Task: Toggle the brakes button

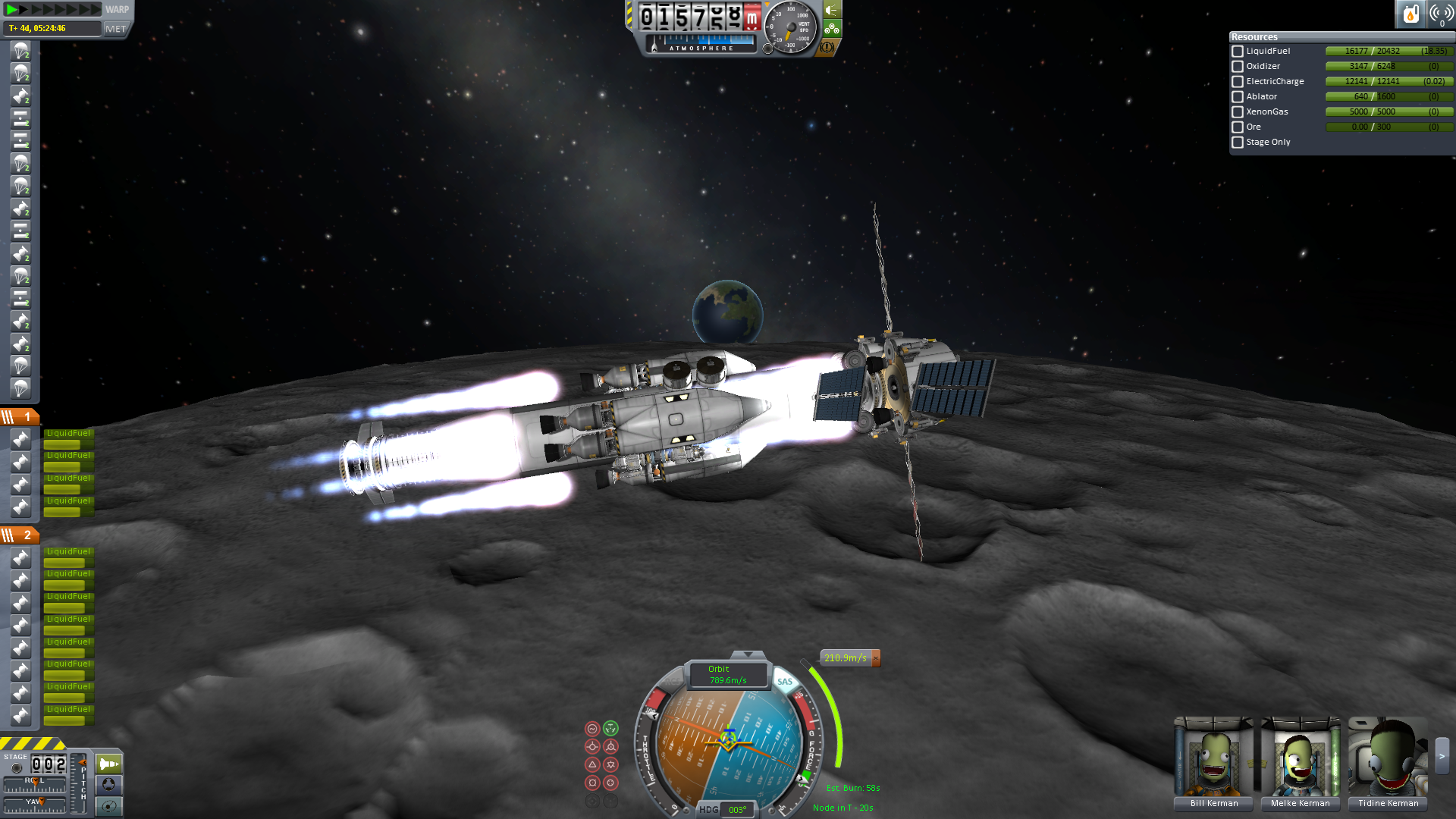Action: [827, 47]
